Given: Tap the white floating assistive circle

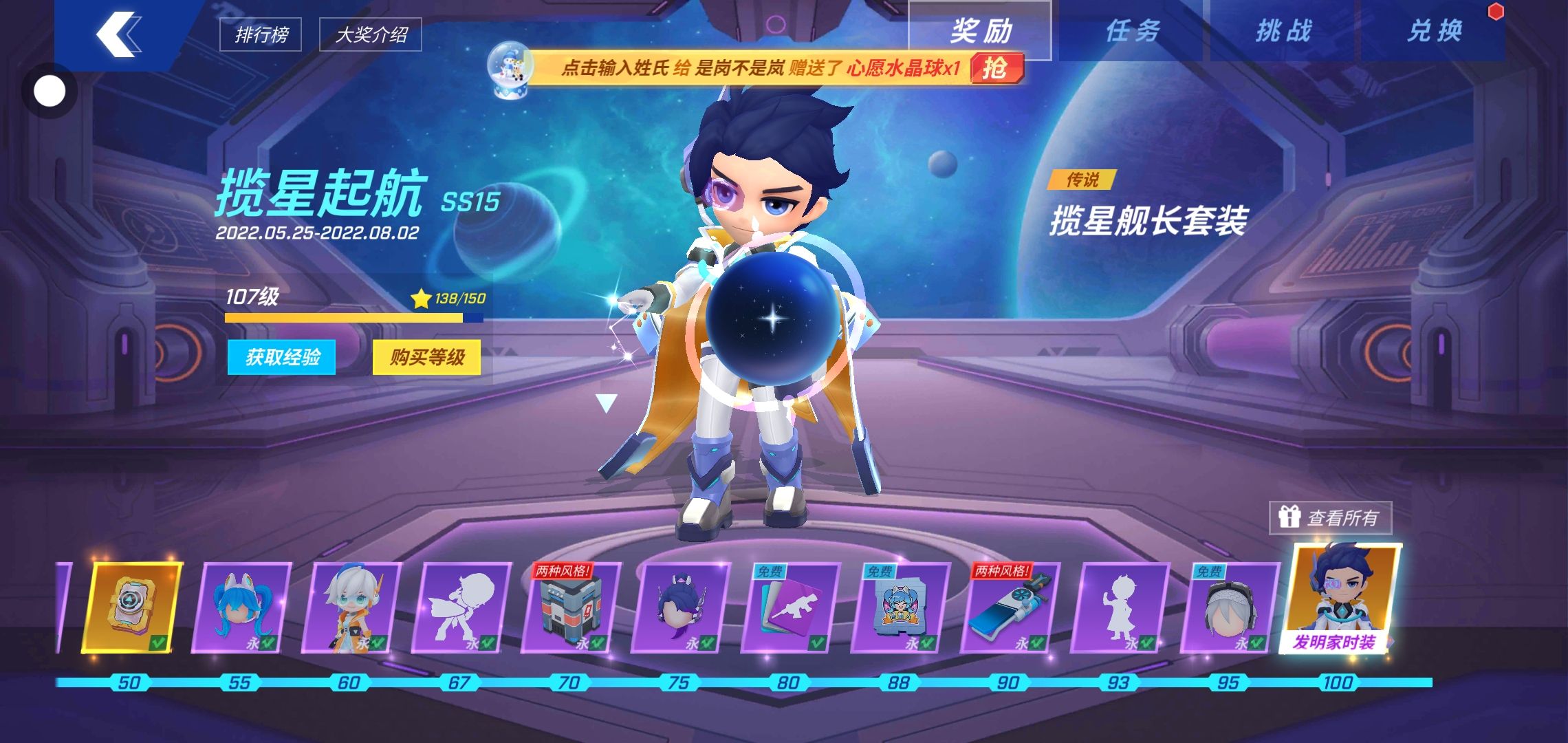Looking at the screenshot, I should [50, 91].
